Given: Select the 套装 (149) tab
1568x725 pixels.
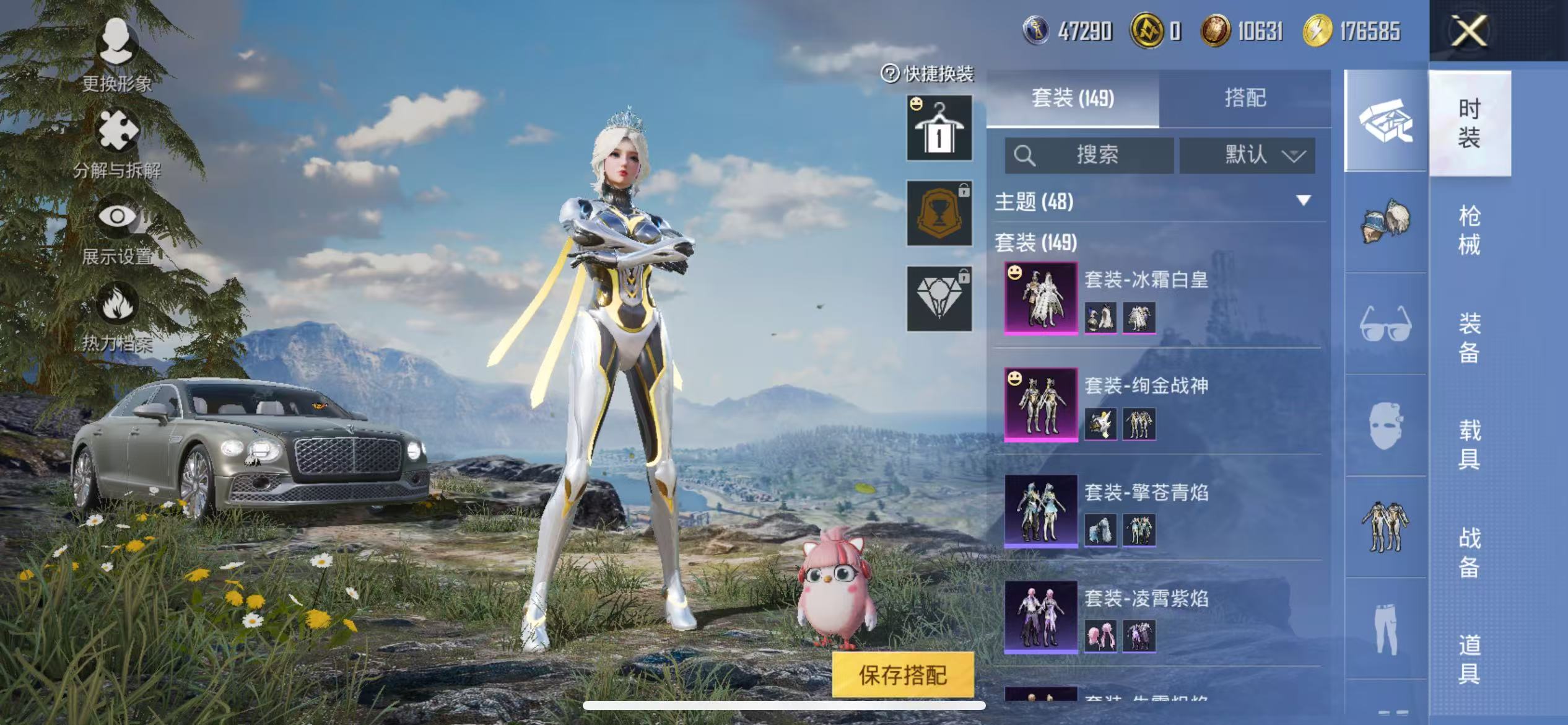Looking at the screenshot, I should 1073,98.
